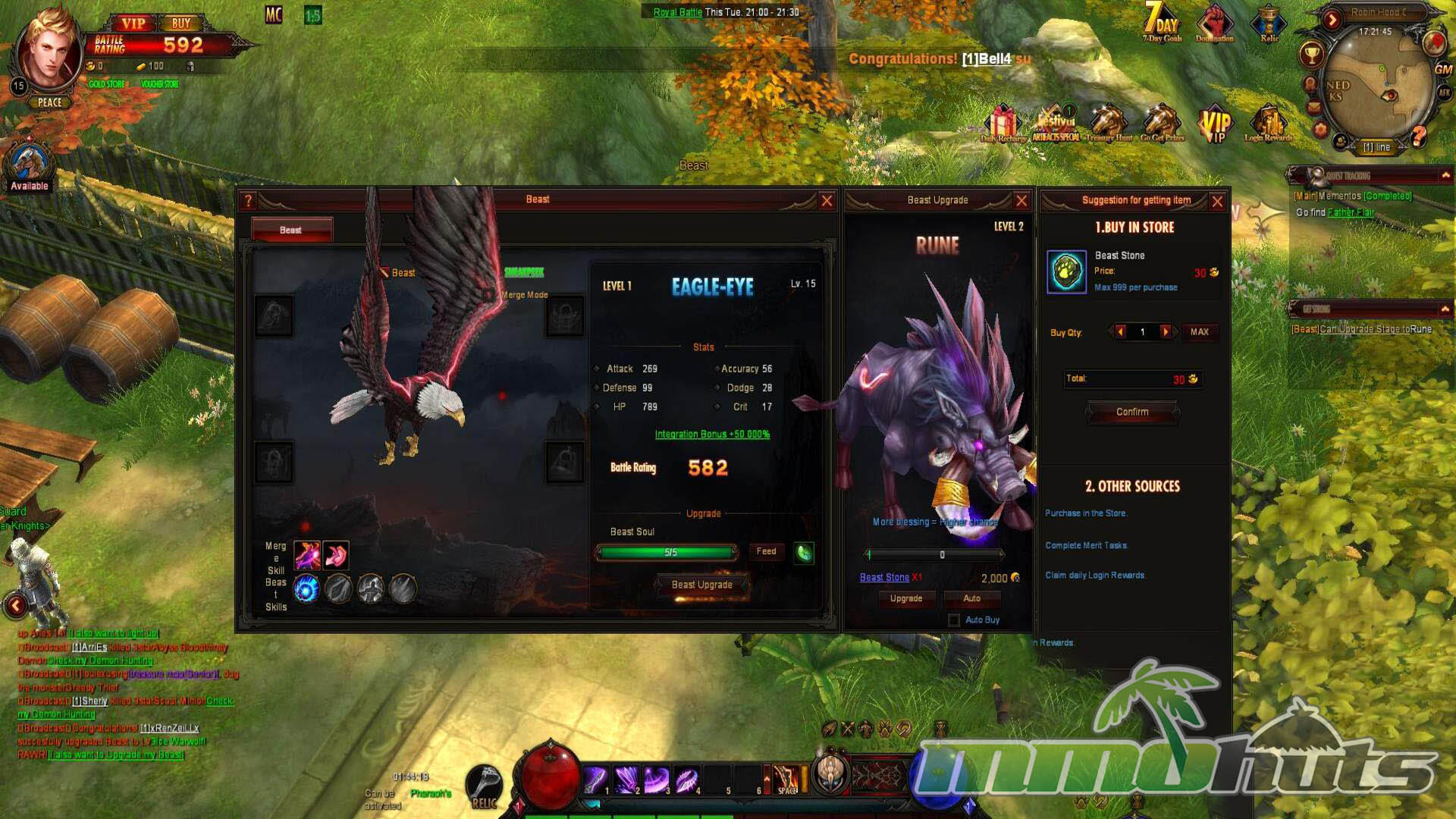This screenshot has width=1456, height=819.
Task: Decrease the buy quantity by one
Action: [1121, 332]
